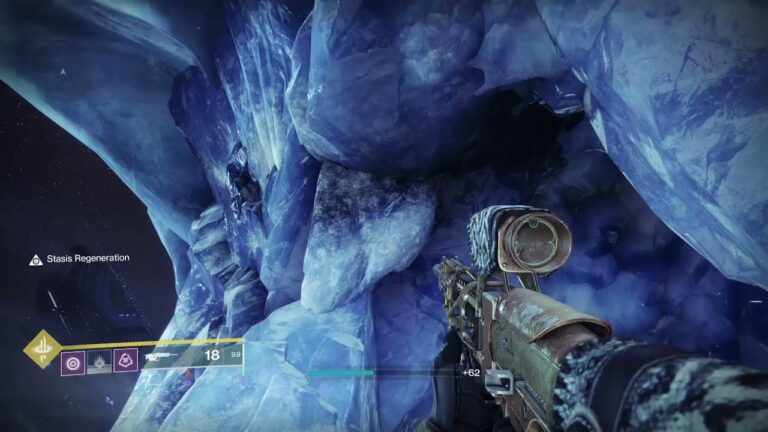Use the purple class ability icon
Screen dimensions: 768x432
pyautogui.click(x=125, y=359)
